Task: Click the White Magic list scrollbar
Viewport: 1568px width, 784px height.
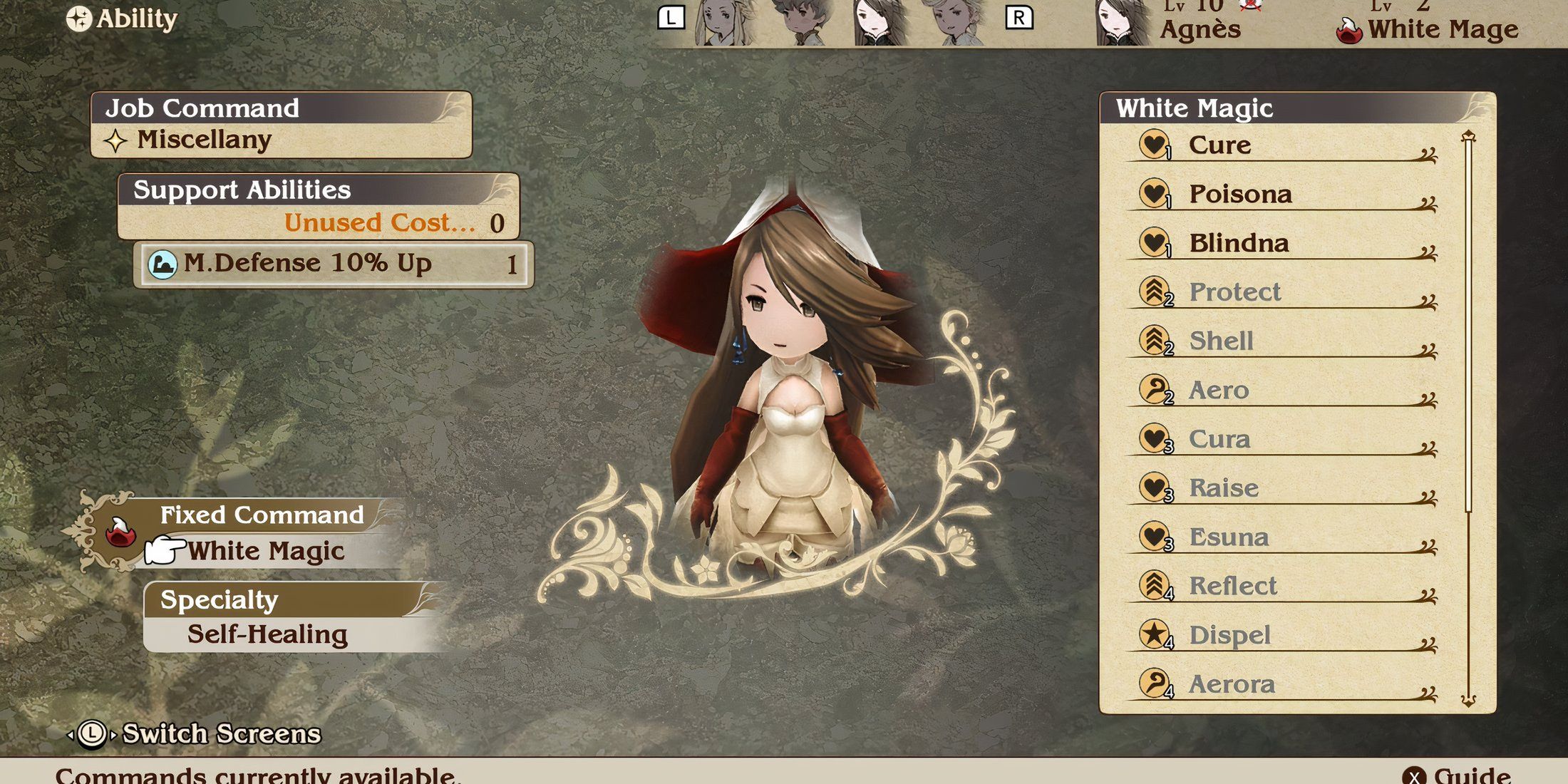Action: 1468,417
